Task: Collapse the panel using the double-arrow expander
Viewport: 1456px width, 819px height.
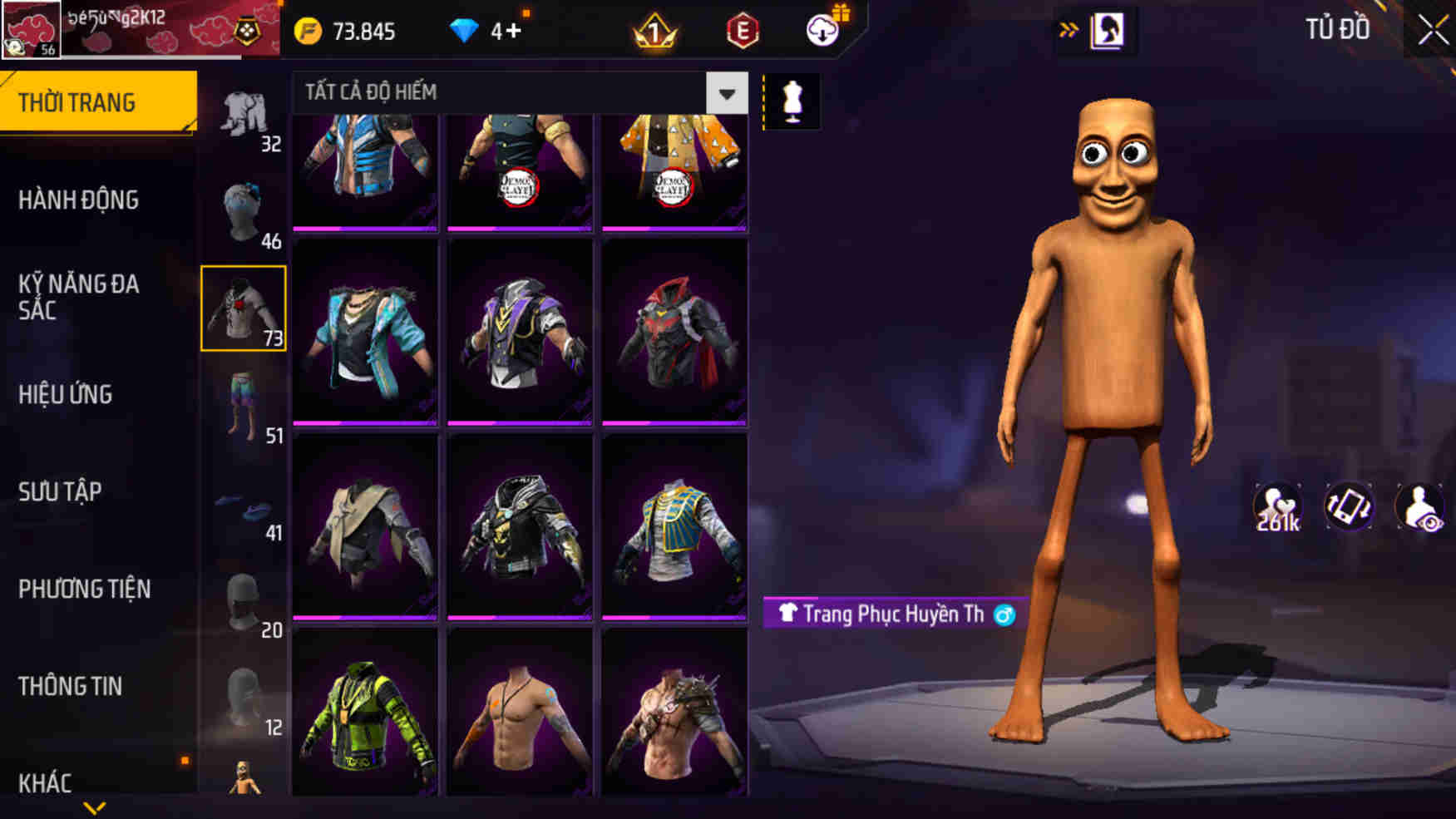Action: pos(1069,27)
